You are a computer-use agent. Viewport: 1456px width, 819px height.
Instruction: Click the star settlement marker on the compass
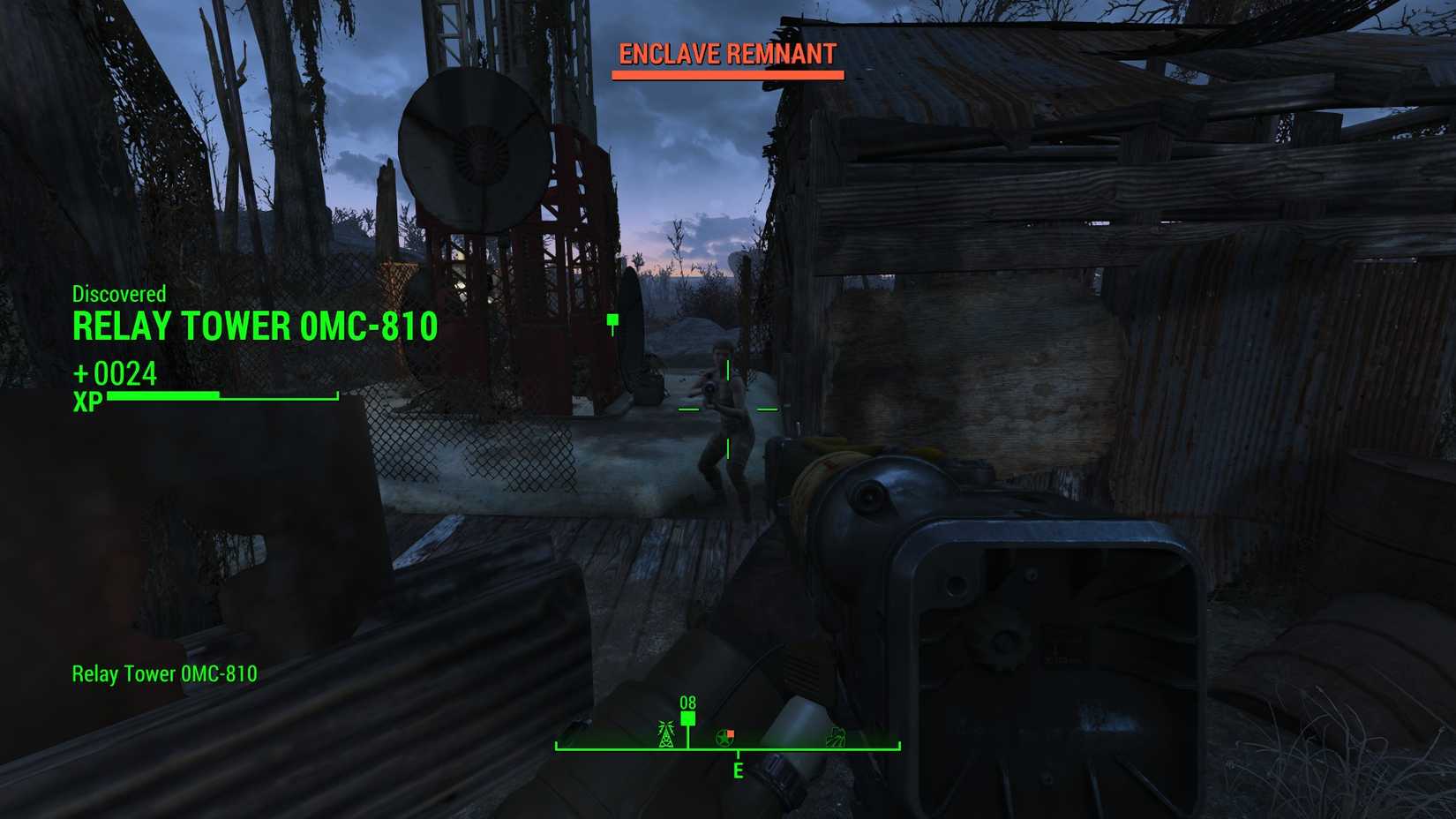pos(724,737)
